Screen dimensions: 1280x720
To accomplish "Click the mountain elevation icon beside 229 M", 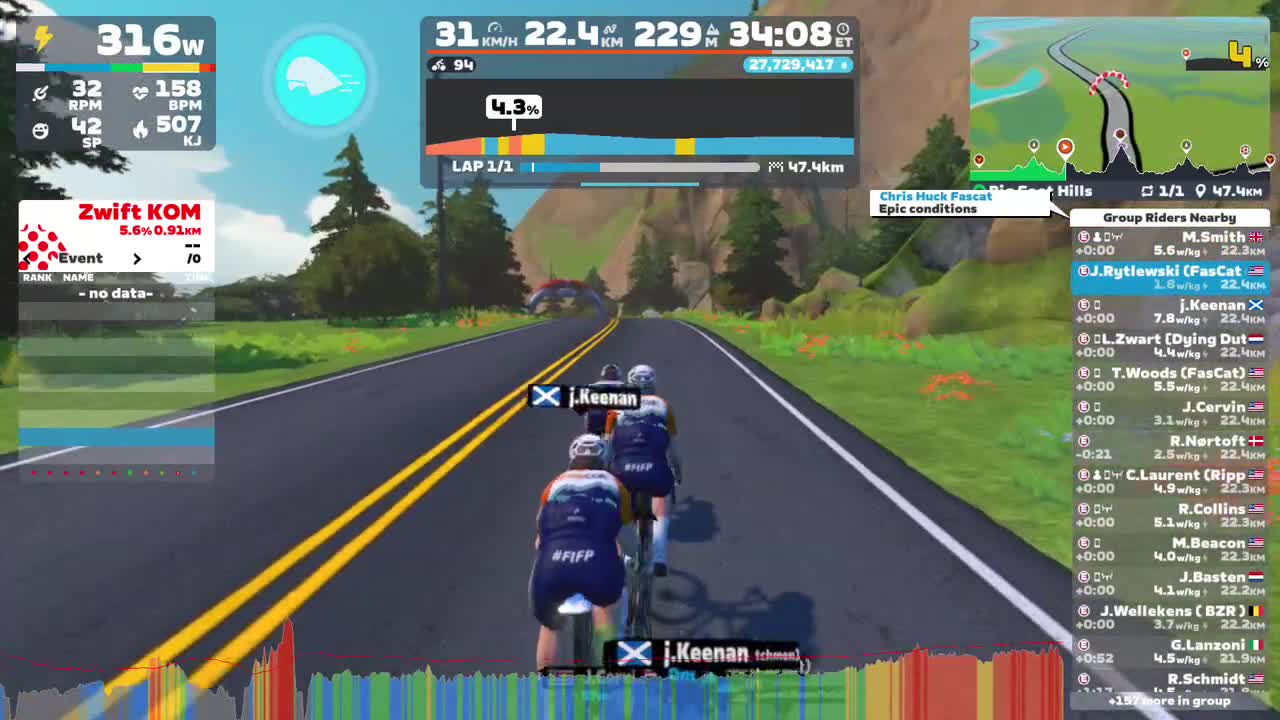I will pos(713,31).
